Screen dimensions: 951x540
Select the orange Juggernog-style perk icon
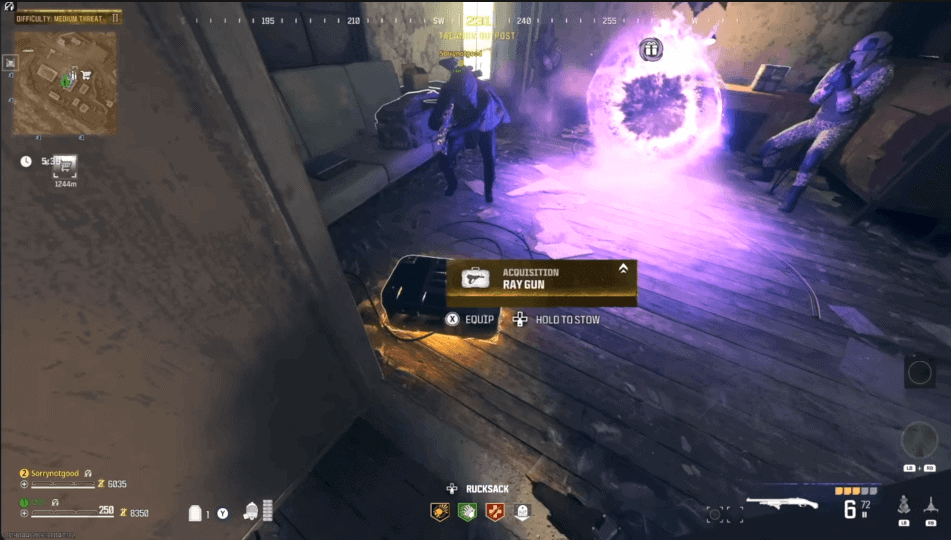pyautogui.click(x=440, y=512)
